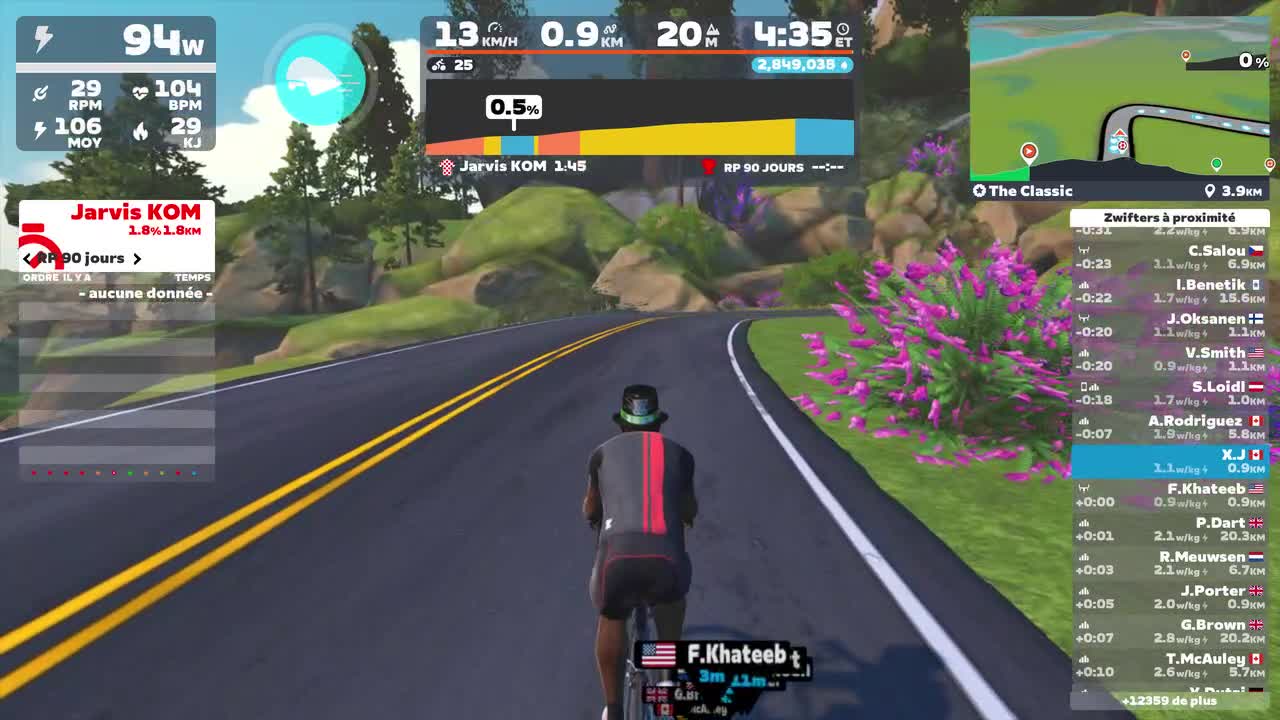Screen dimensions: 1280x720
Task: Click the red trophy icon next to RP 90 JOURS
Action: tap(708, 165)
